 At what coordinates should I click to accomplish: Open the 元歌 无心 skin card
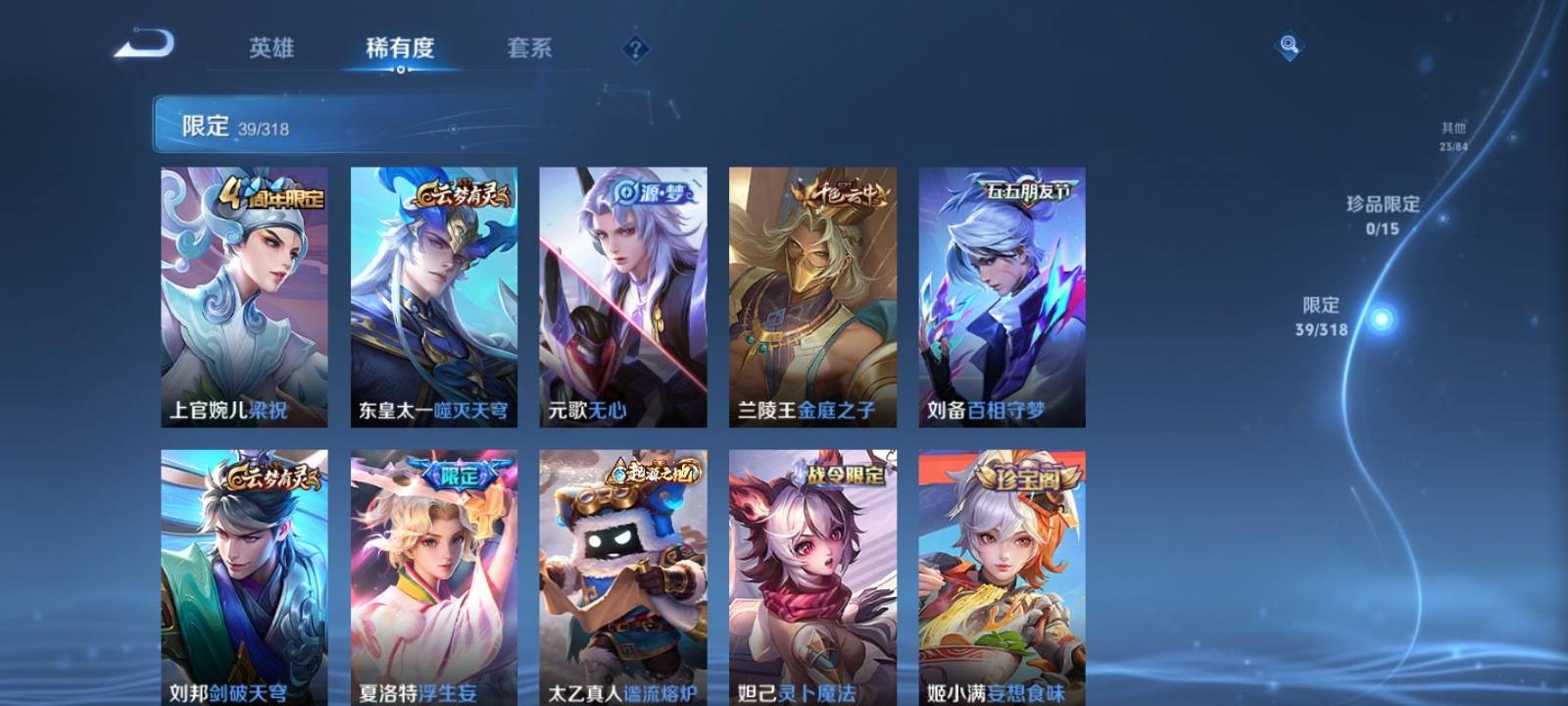click(622, 296)
